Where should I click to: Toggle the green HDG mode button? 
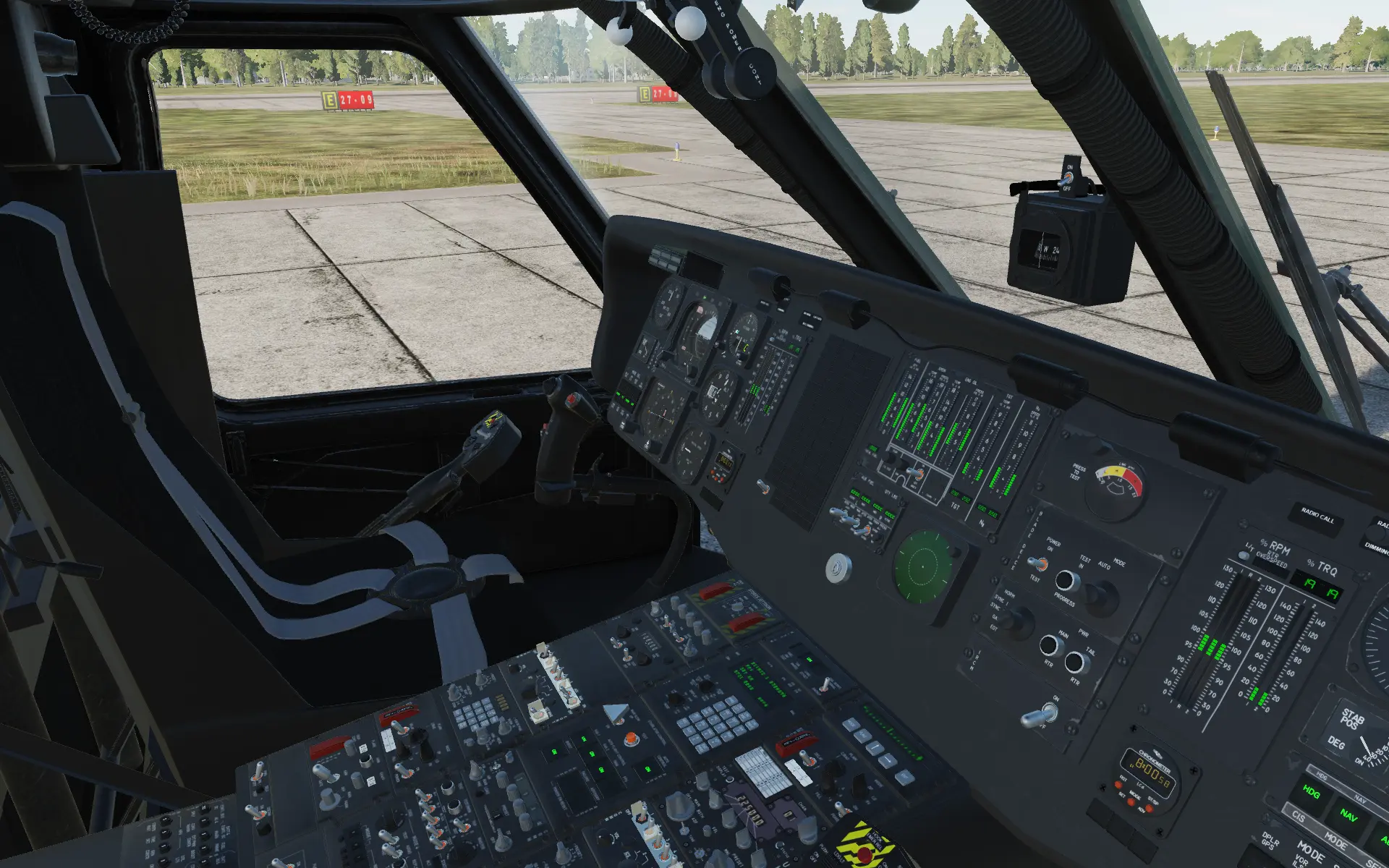pos(1310,792)
